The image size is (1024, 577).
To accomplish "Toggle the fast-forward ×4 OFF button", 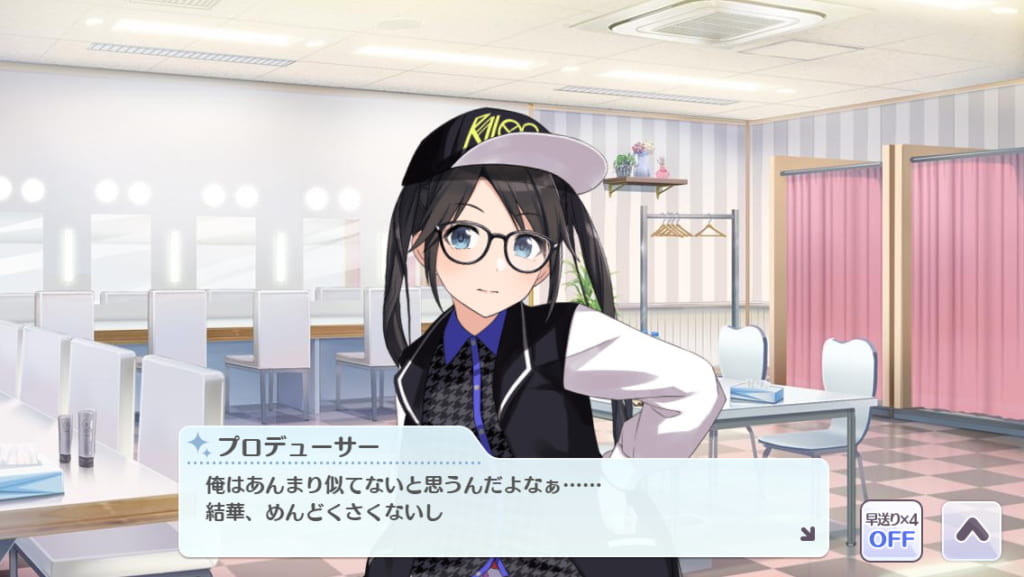I will [891, 530].
